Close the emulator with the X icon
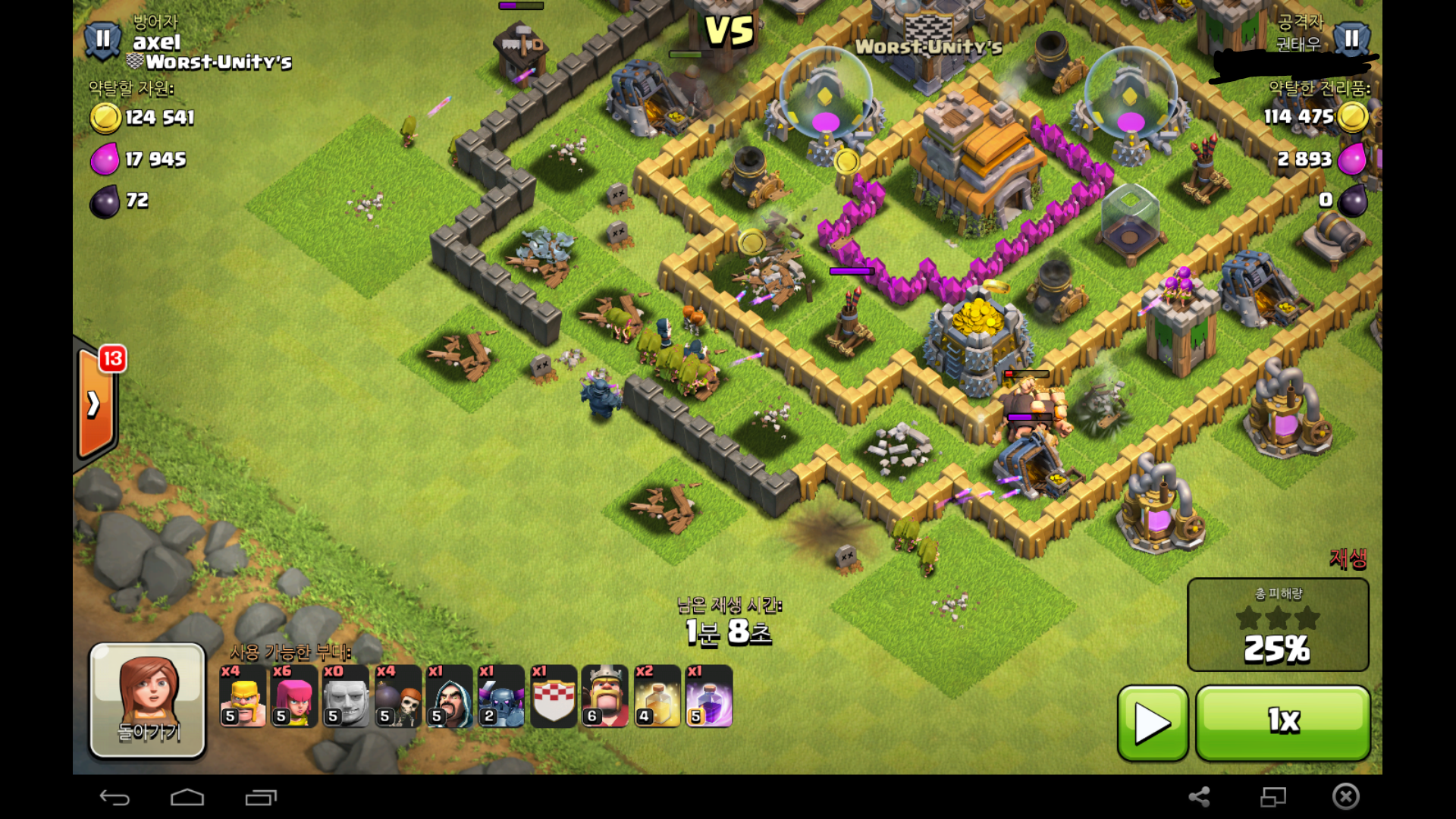 (1345, 796)
